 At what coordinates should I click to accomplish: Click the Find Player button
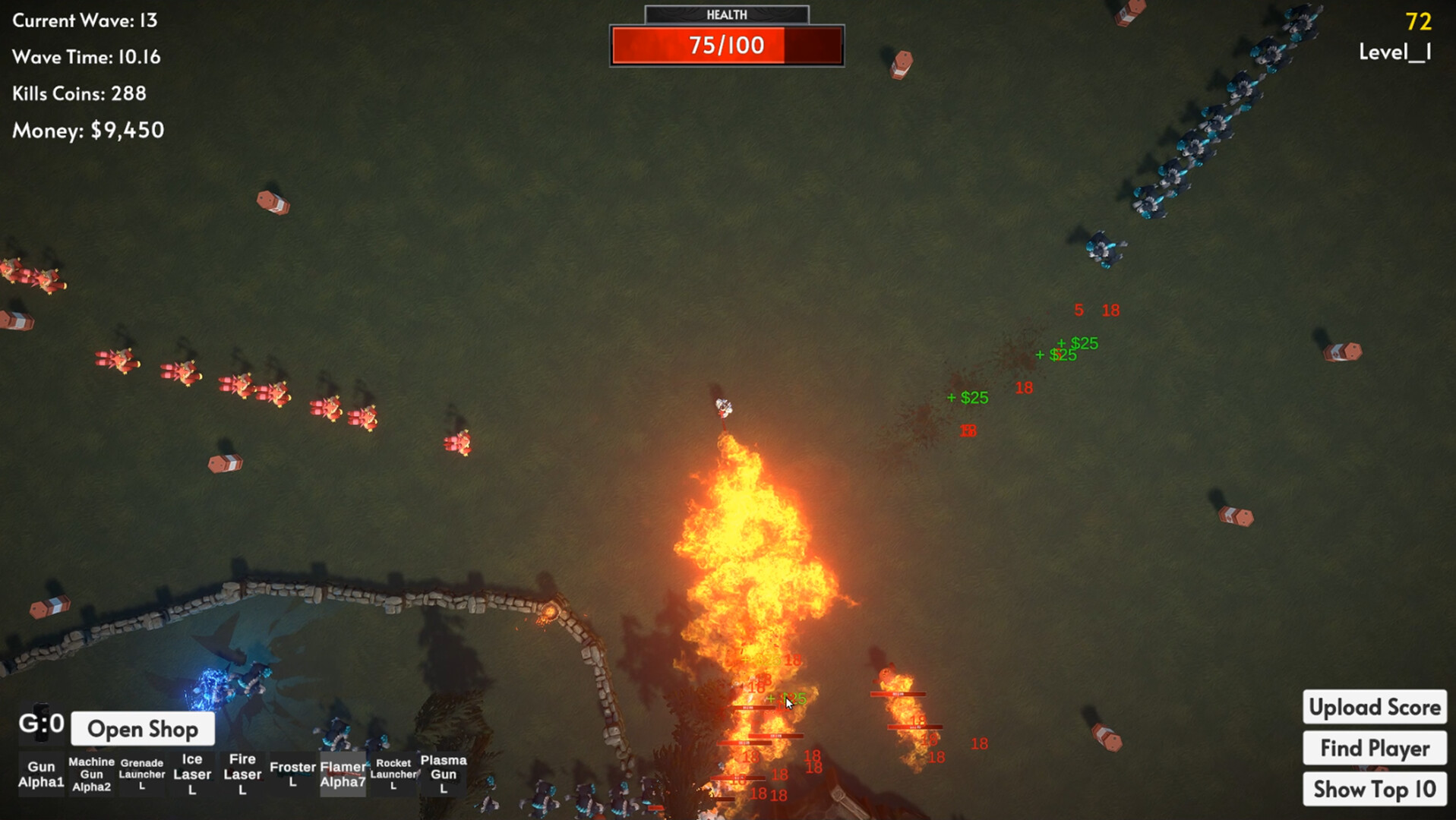pyautogui.click(x=1374, y=749)
